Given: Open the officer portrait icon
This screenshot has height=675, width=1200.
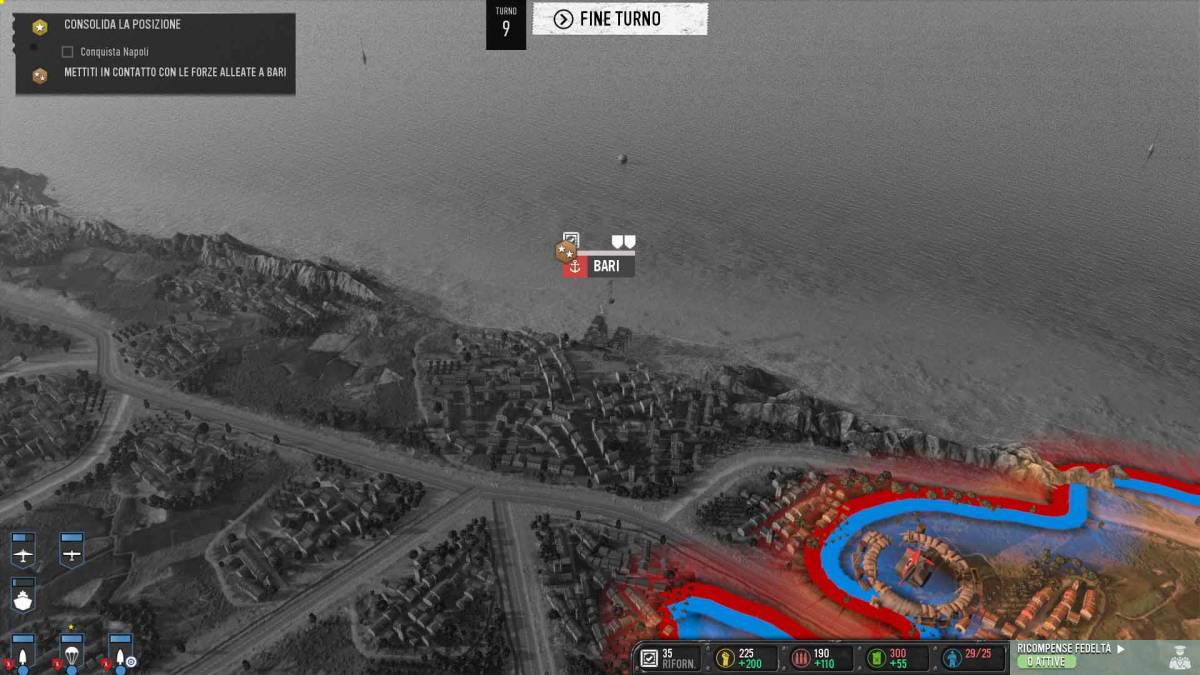Looking at the screenshot, I should pyautogui.click(x=1180, y=656).
